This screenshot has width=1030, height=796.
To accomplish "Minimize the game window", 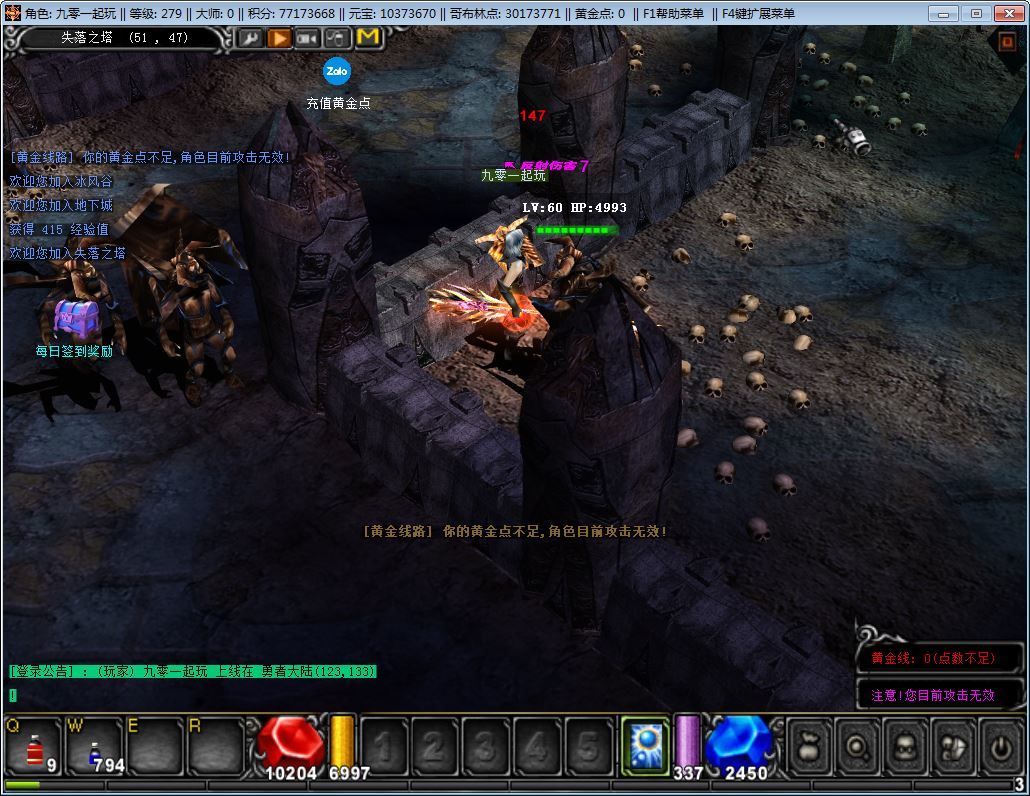I will point(944,13).
